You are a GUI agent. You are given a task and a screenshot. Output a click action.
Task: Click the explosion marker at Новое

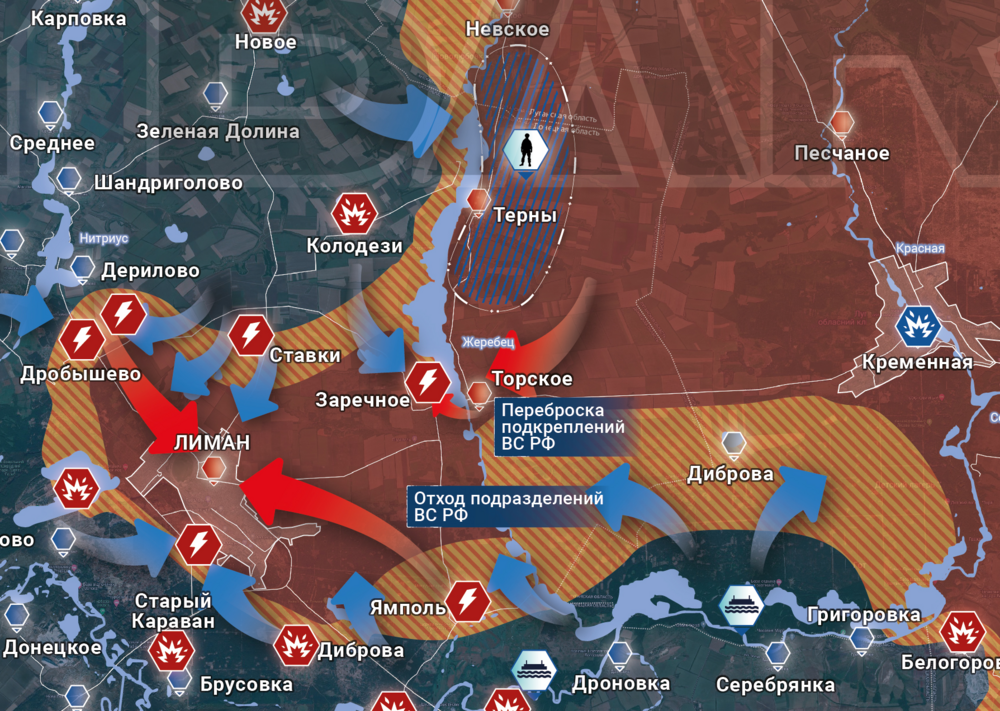pyautogui.click(x=264, y=13)
